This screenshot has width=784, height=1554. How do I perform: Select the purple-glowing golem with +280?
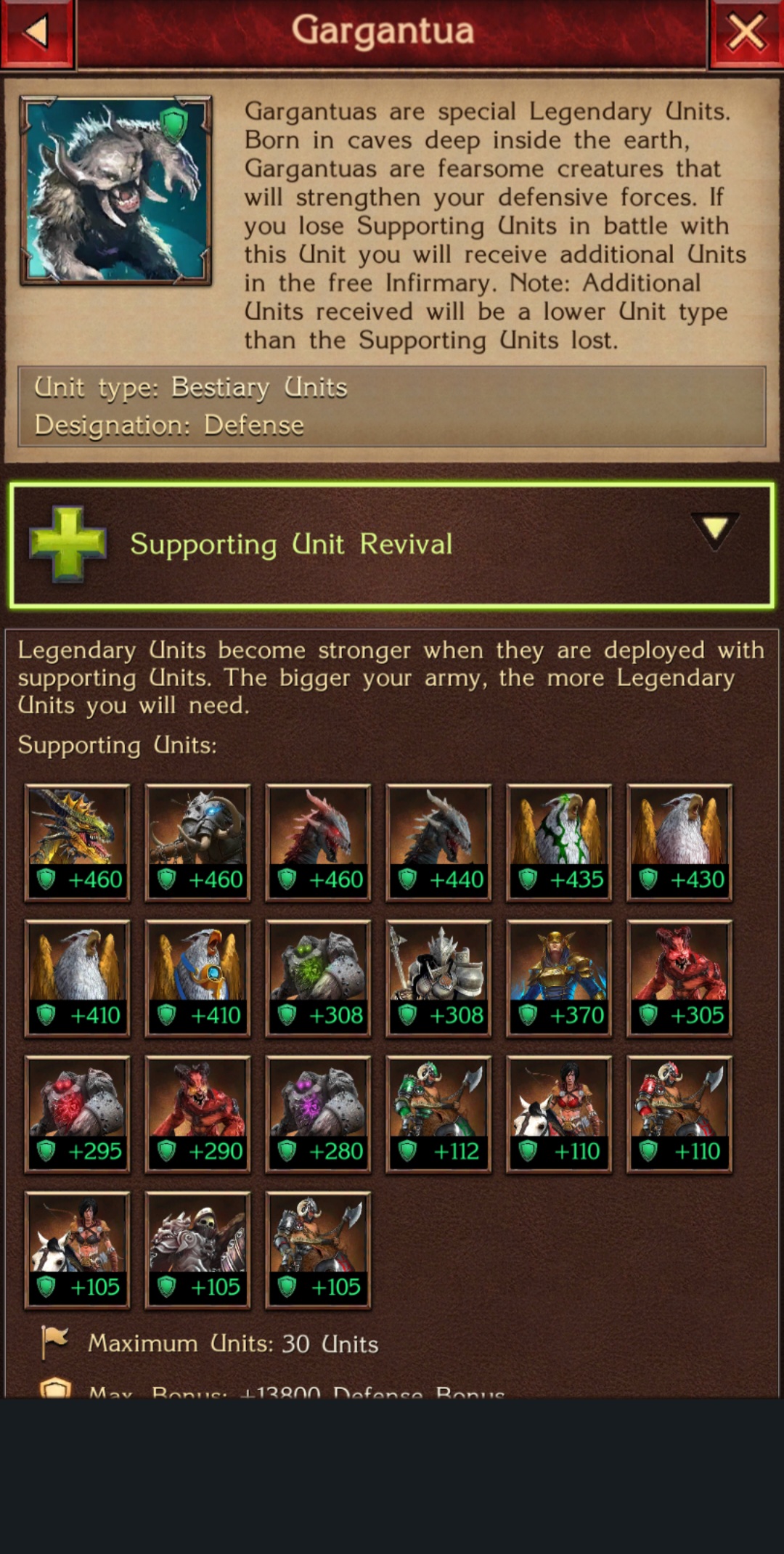(x=318, y=1113)
